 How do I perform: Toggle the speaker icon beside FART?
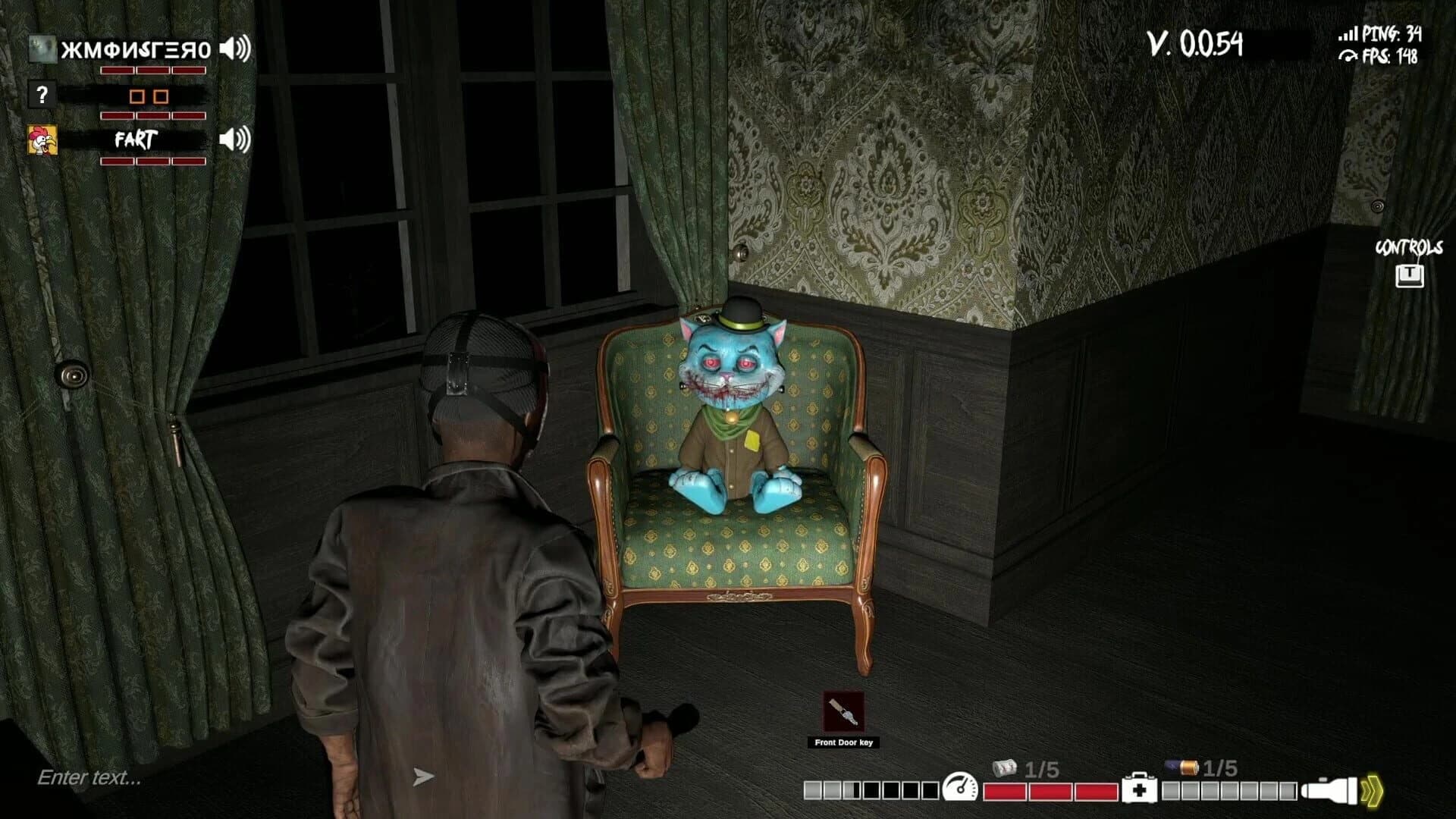pyautogui.click(x=234, y=140)
